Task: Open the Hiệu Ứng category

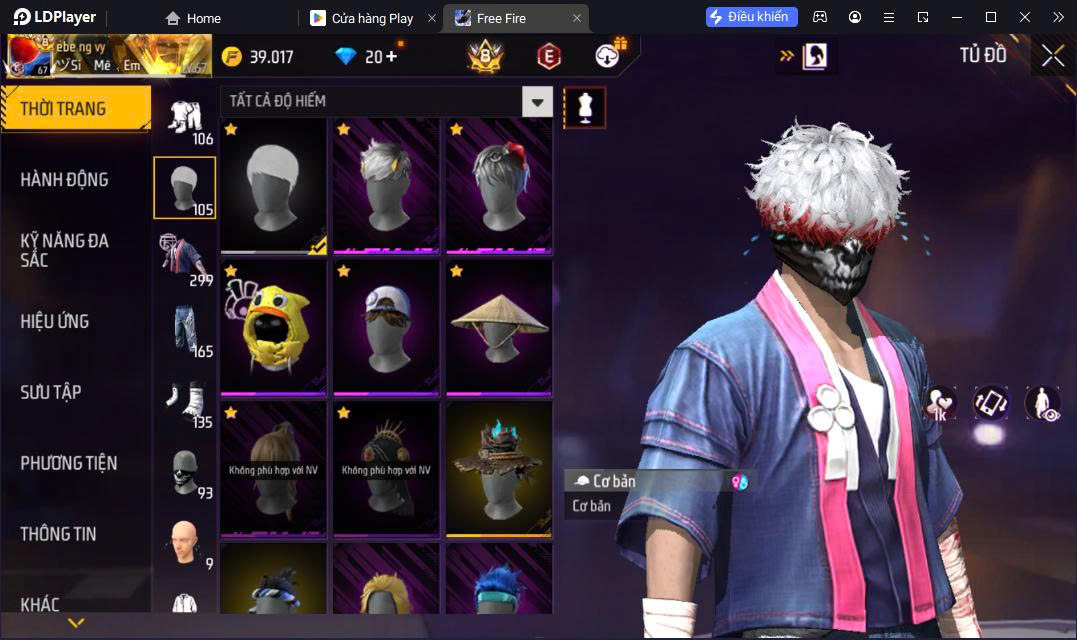Action: [55, 321]
